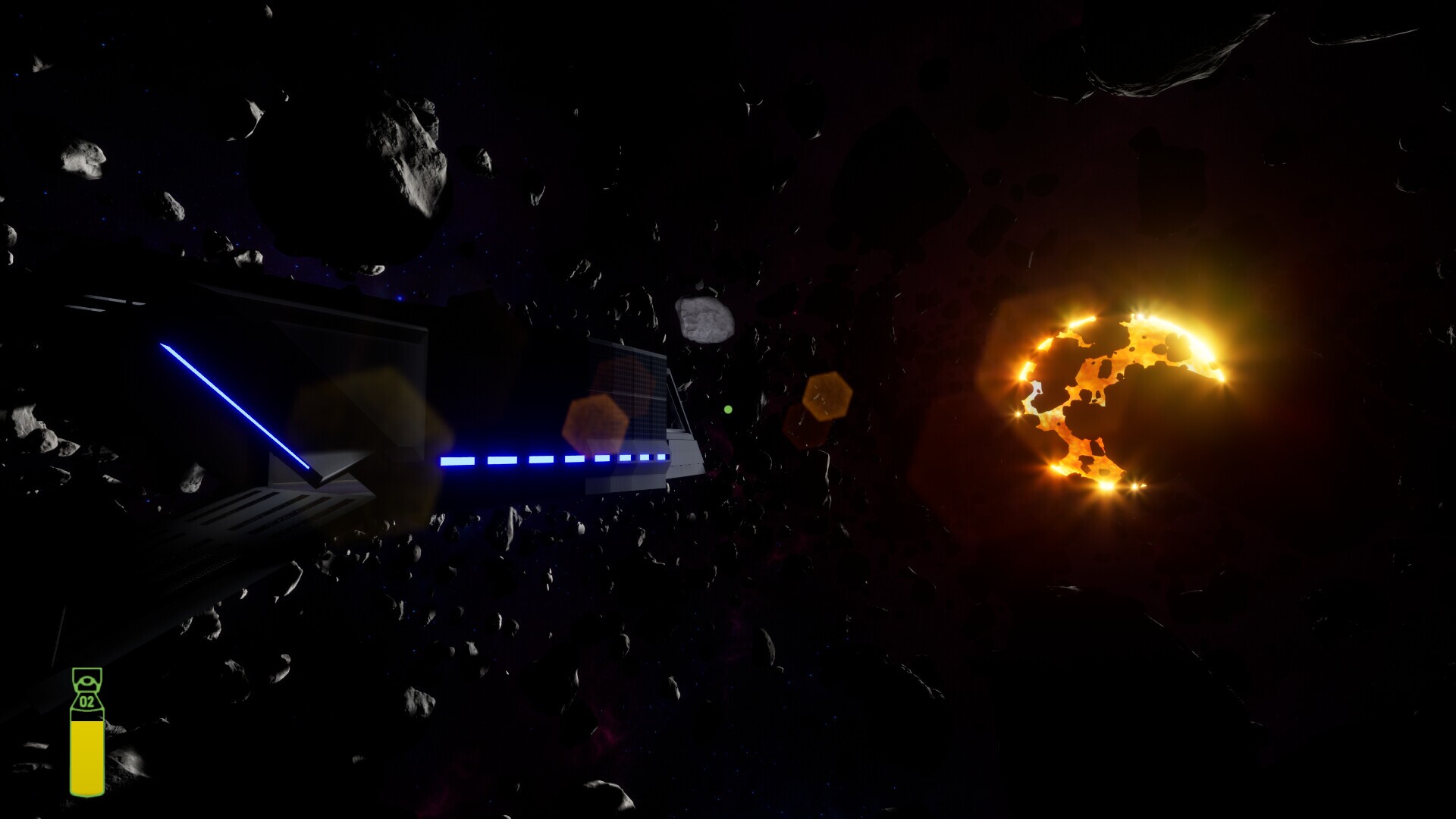Click the O2 oxygen tank gauge icon
Viewport: 1456px width, 819px height.
coord(86,728)
